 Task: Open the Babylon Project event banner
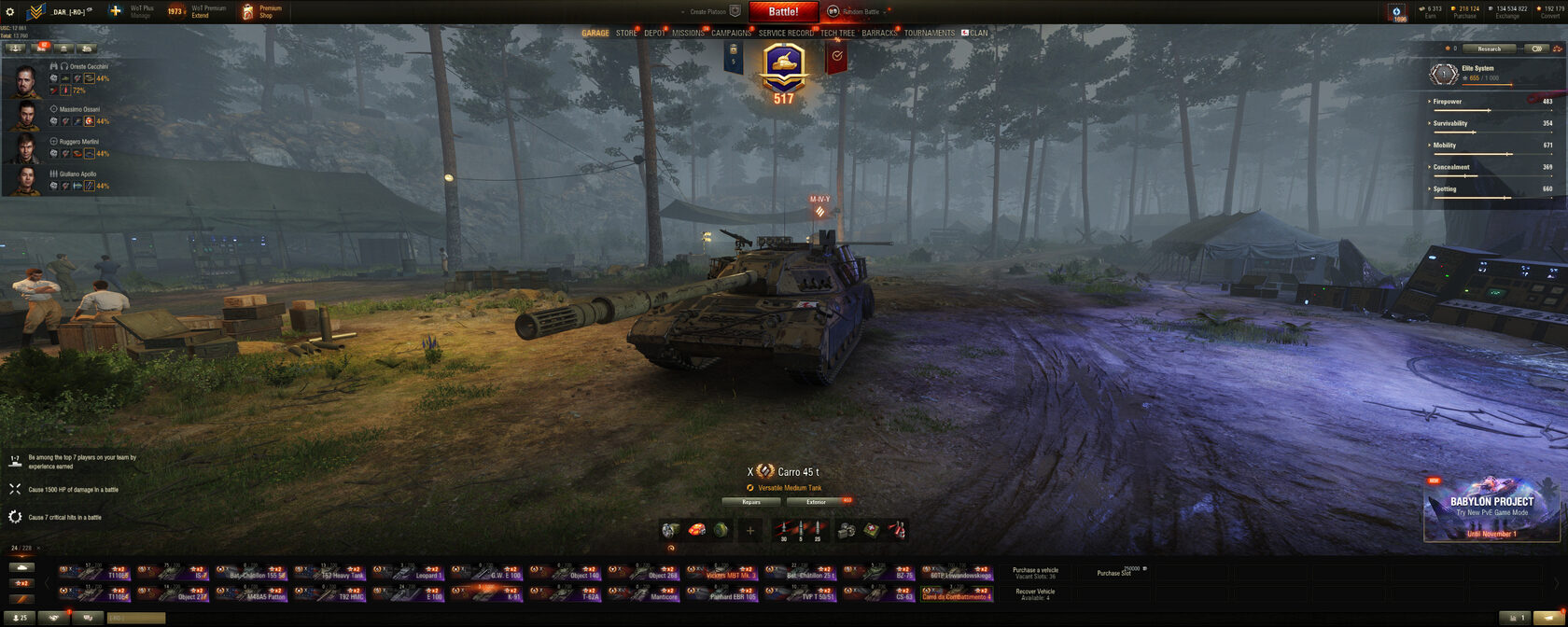click(x=1491, y=509)
